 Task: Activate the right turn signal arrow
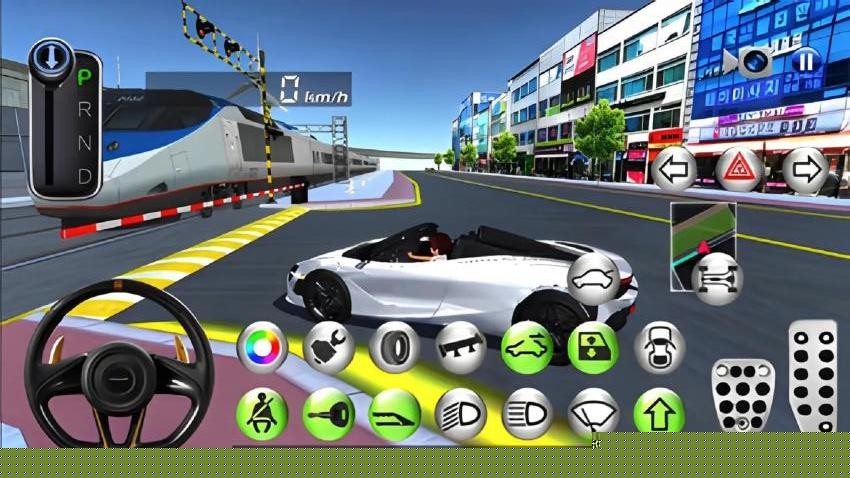tap(805, 170)
